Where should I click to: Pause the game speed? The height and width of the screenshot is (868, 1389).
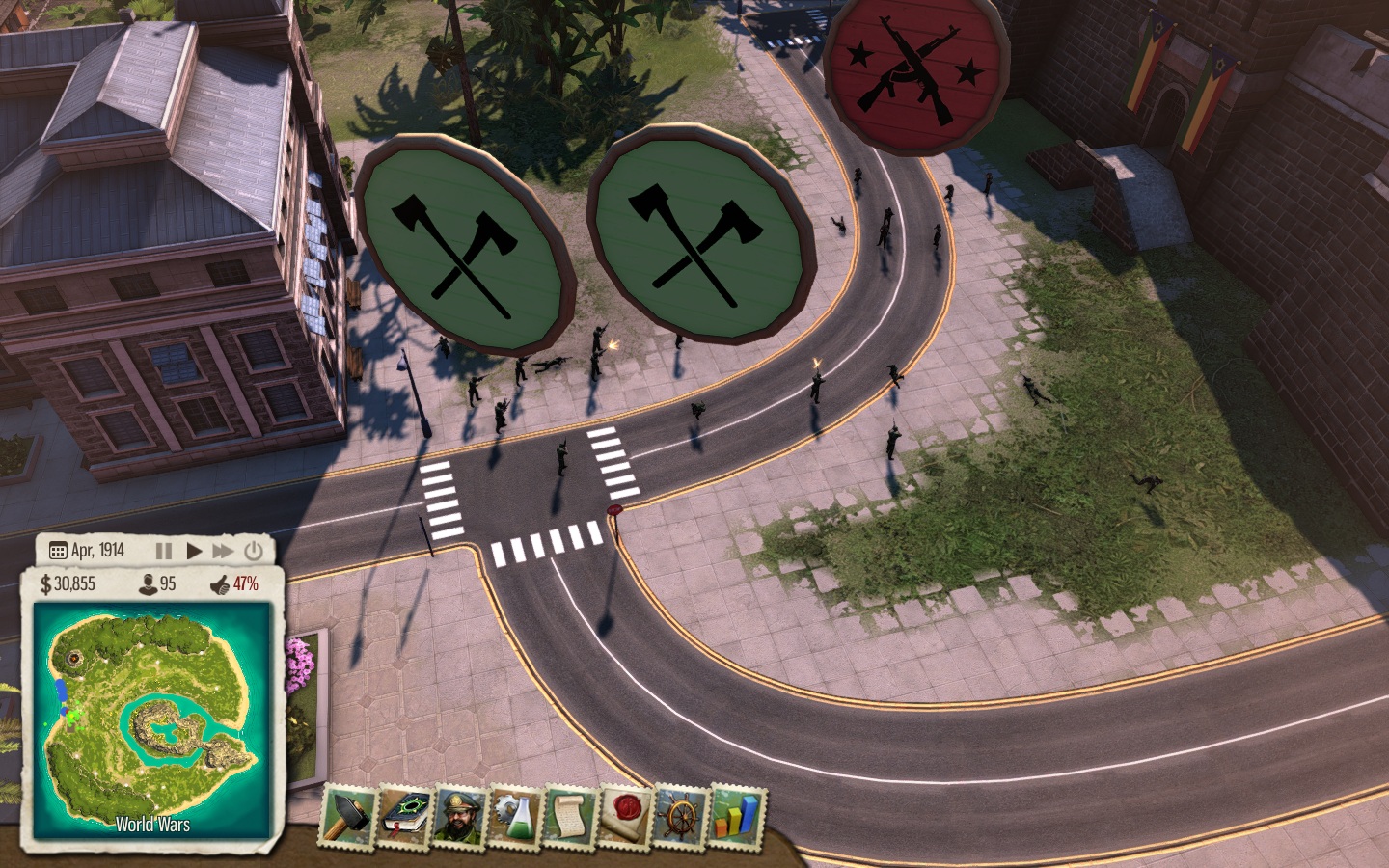tap(164, 551)
